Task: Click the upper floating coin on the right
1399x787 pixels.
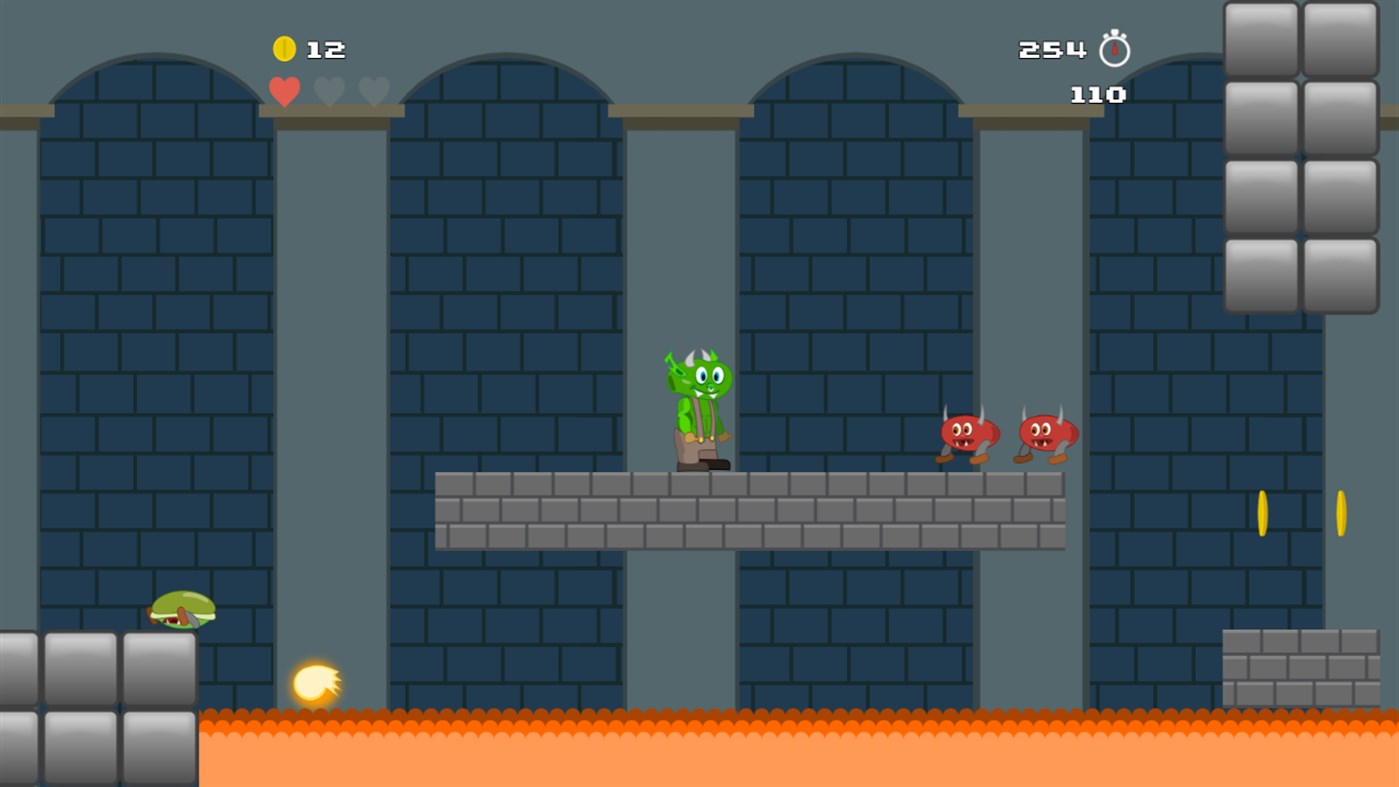Action: (x=1262, y=512)
